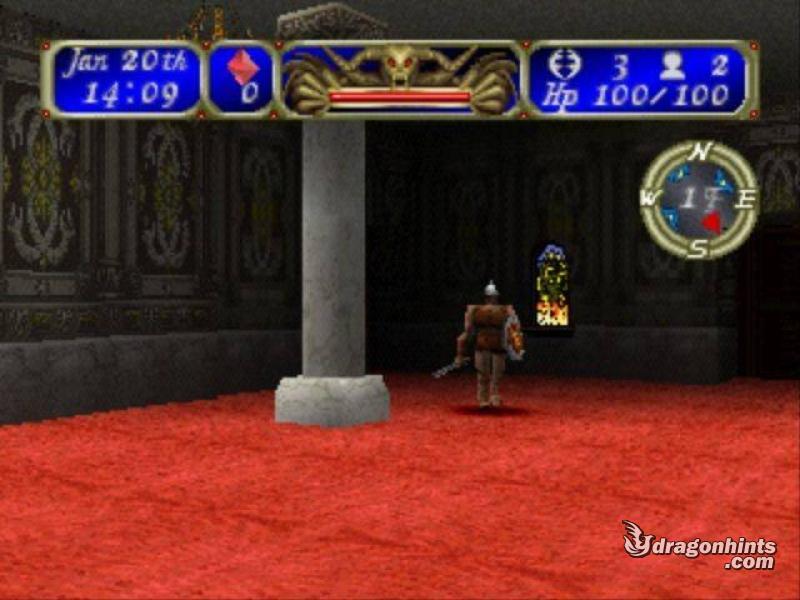Click the white person head icon
800x600 pixels.
(x=672, y=66)
